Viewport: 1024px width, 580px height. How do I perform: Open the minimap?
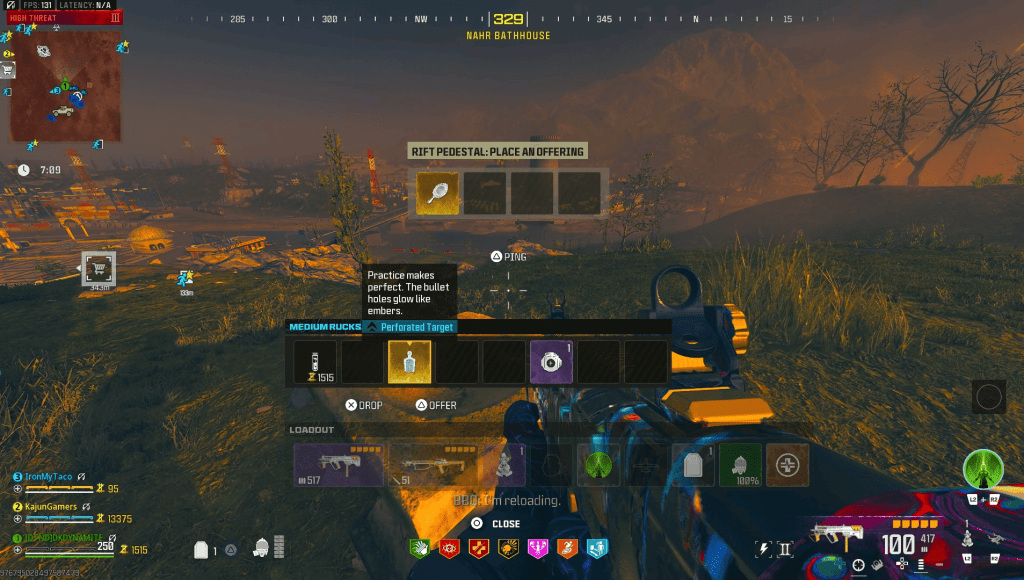(66, 86)
